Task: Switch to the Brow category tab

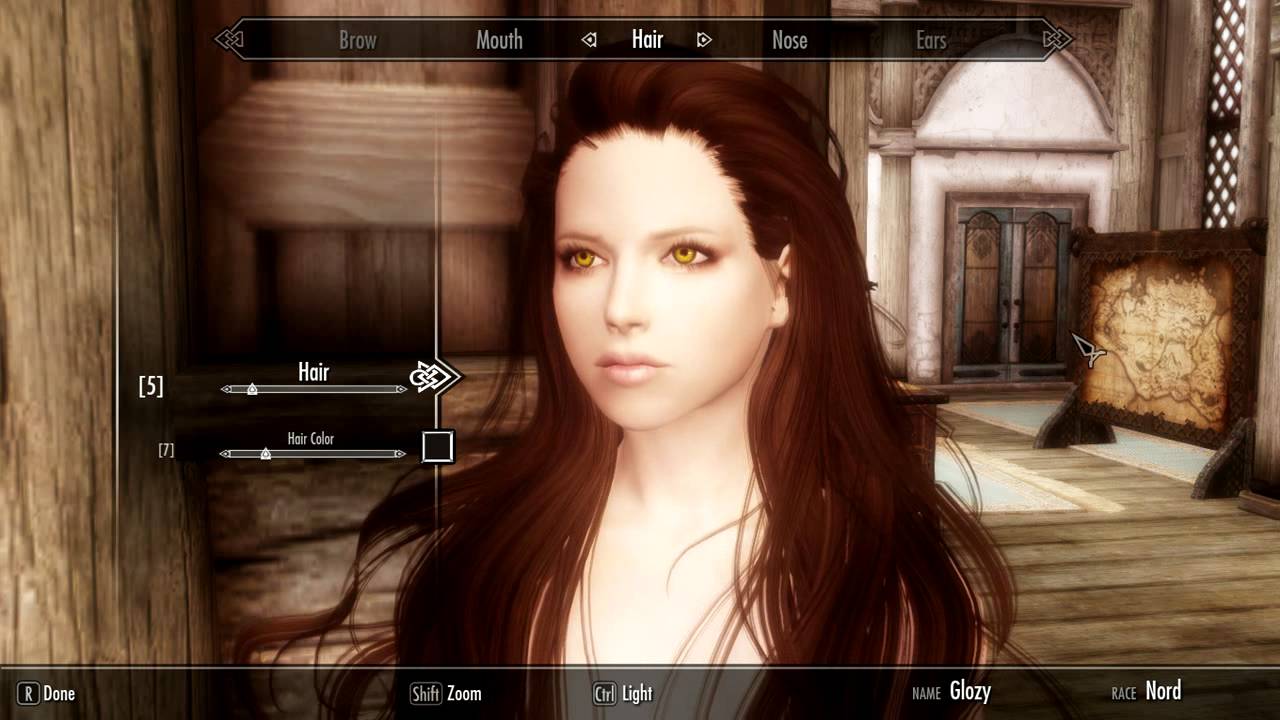Action: tap(357, 41)
